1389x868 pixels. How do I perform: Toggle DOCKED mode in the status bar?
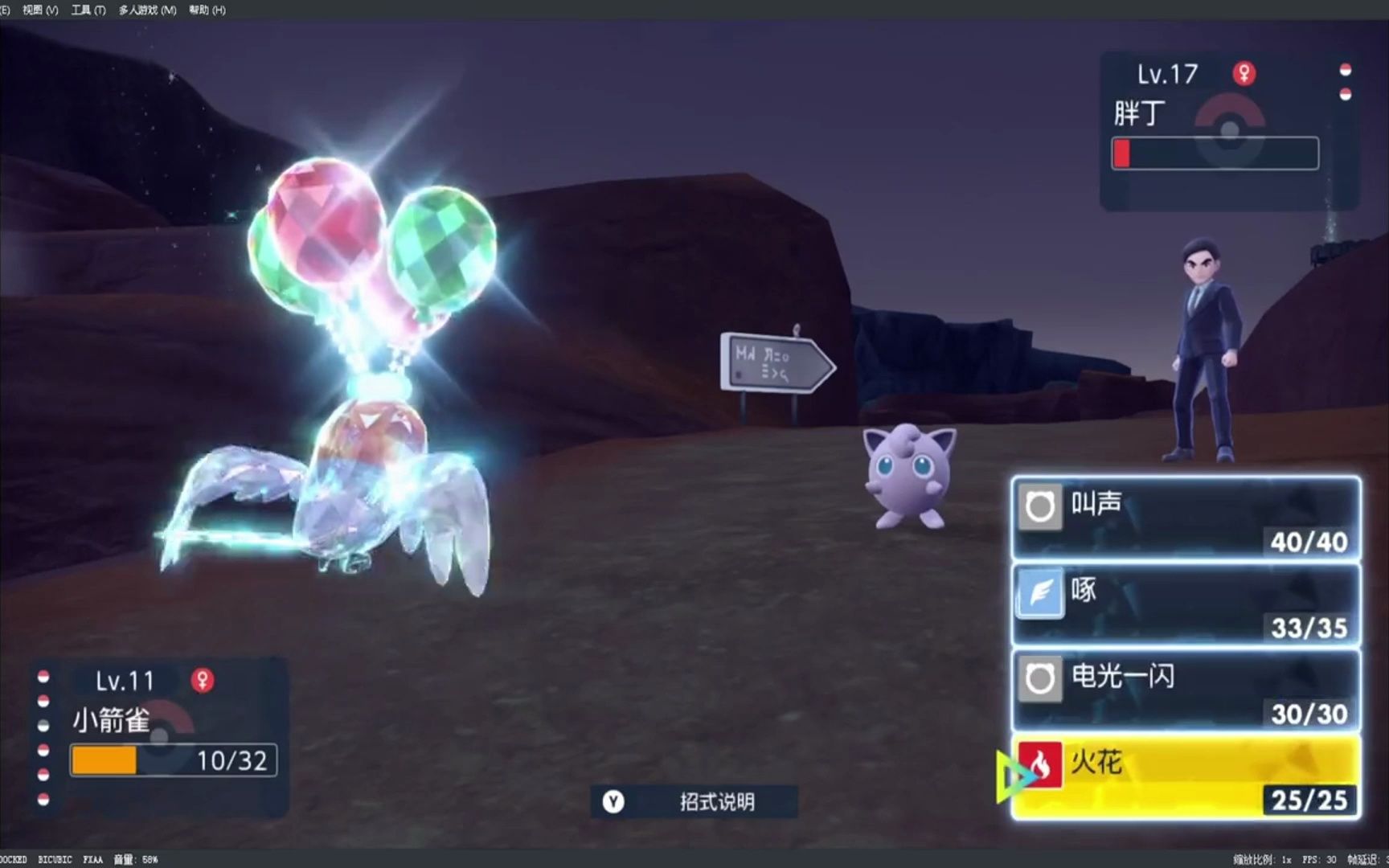[x=14, y=859]
